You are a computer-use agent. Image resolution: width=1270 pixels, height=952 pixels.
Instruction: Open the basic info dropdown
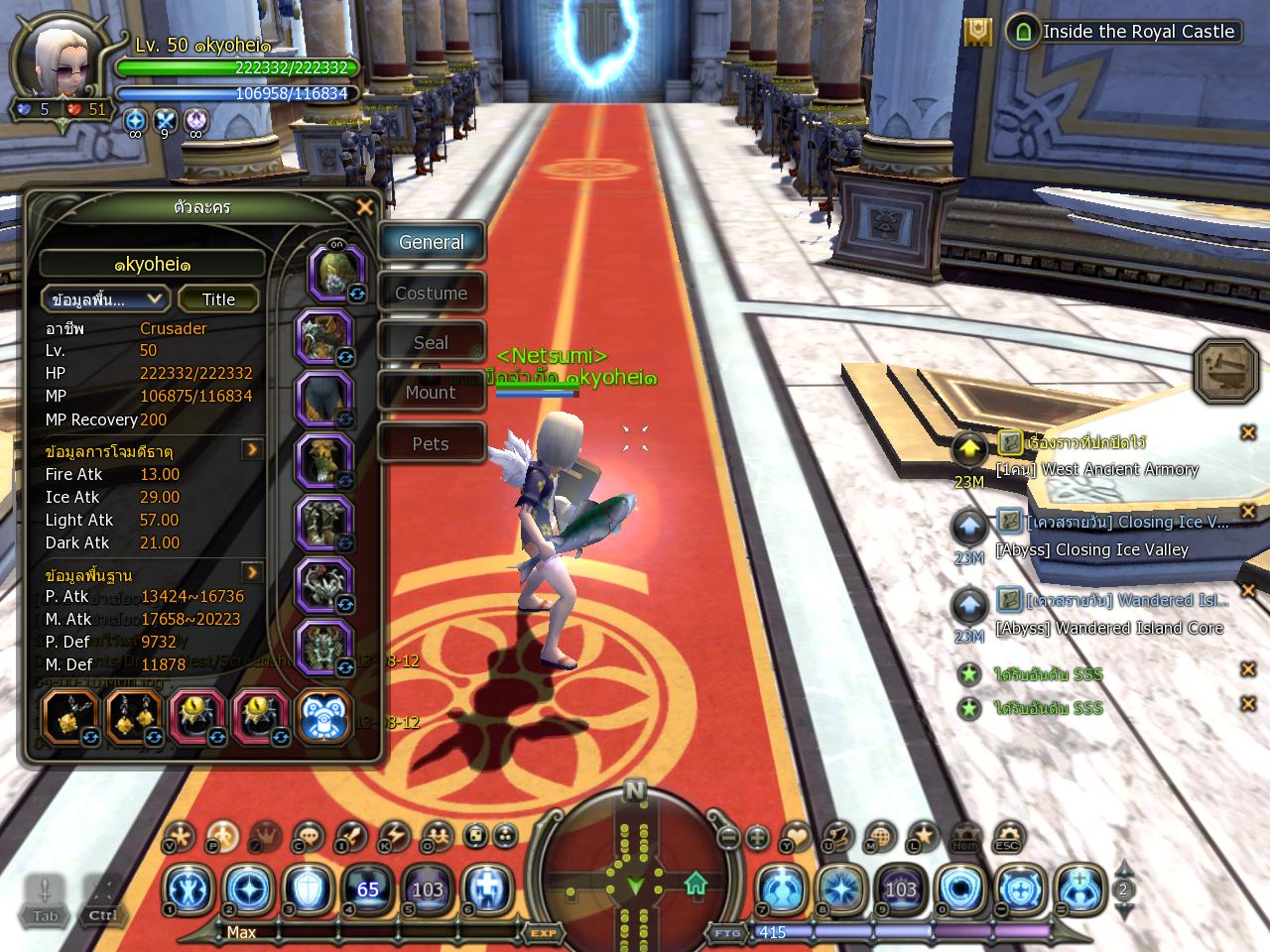106,299
